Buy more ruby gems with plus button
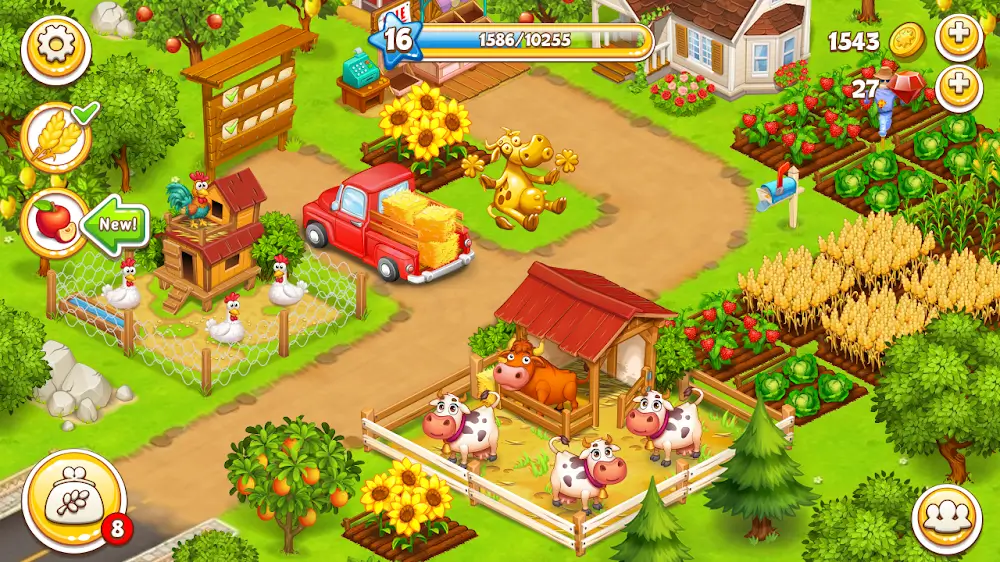The image size is (1000, 562). click(958, 87)
